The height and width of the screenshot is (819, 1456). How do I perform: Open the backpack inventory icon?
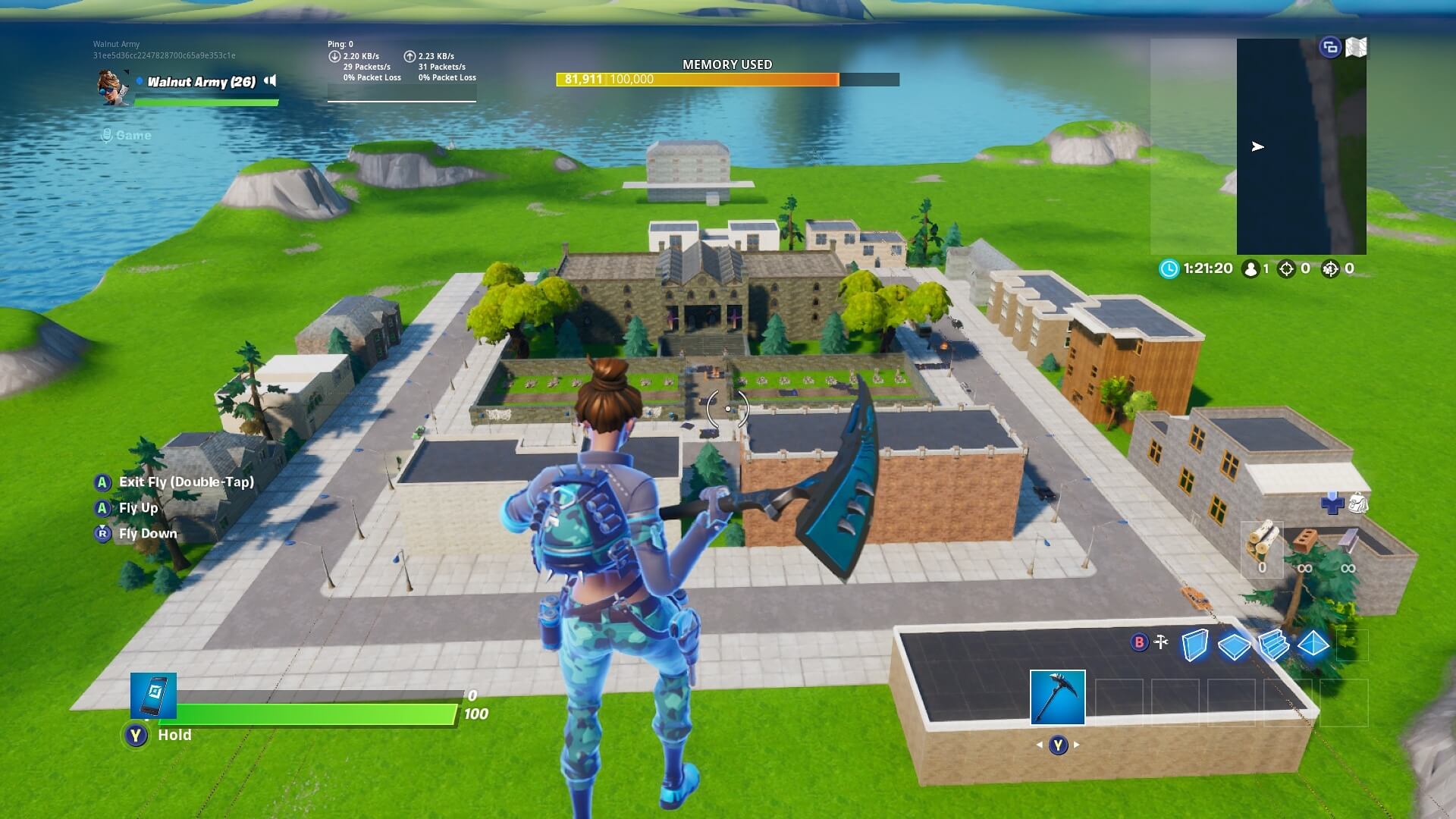click(x=1358, y=503)
